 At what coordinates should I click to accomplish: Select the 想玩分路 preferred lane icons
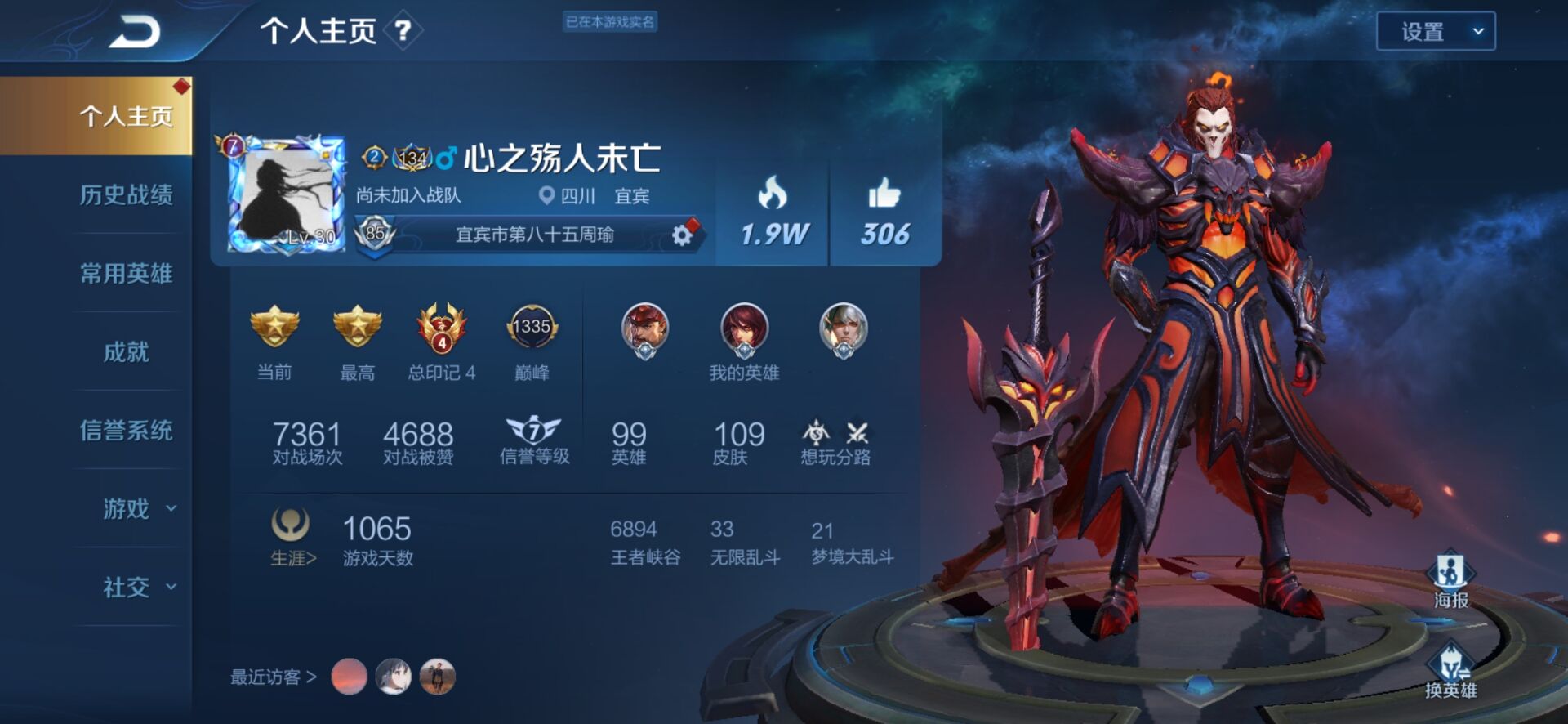click(835, 442)
